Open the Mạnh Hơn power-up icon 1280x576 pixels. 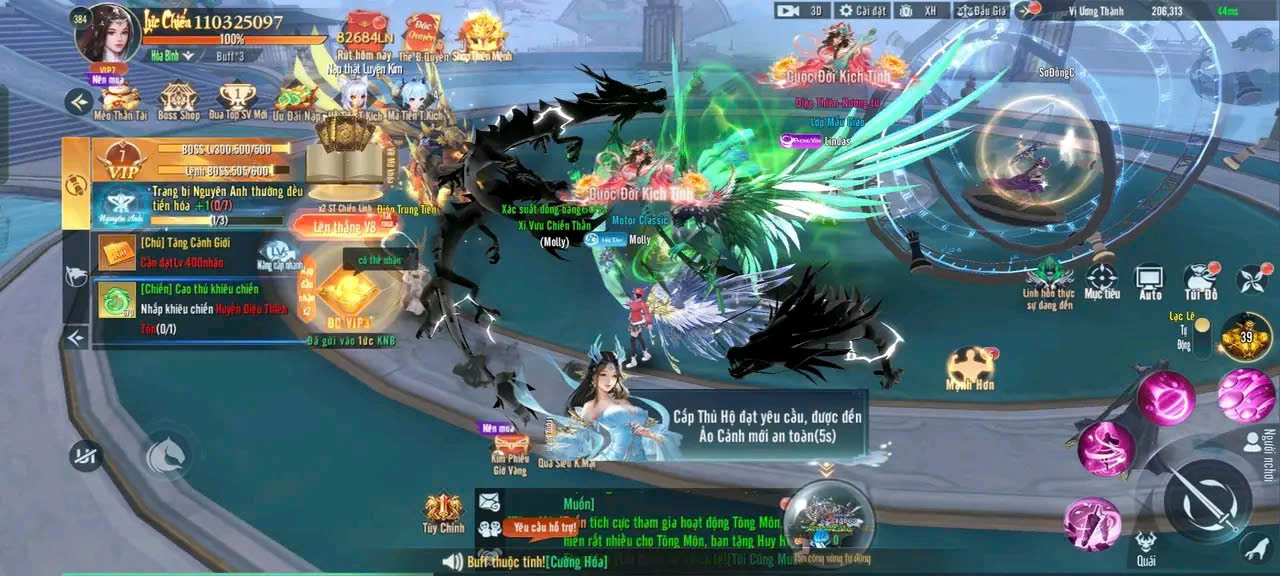pyautogui.click(x=969, y=367)
